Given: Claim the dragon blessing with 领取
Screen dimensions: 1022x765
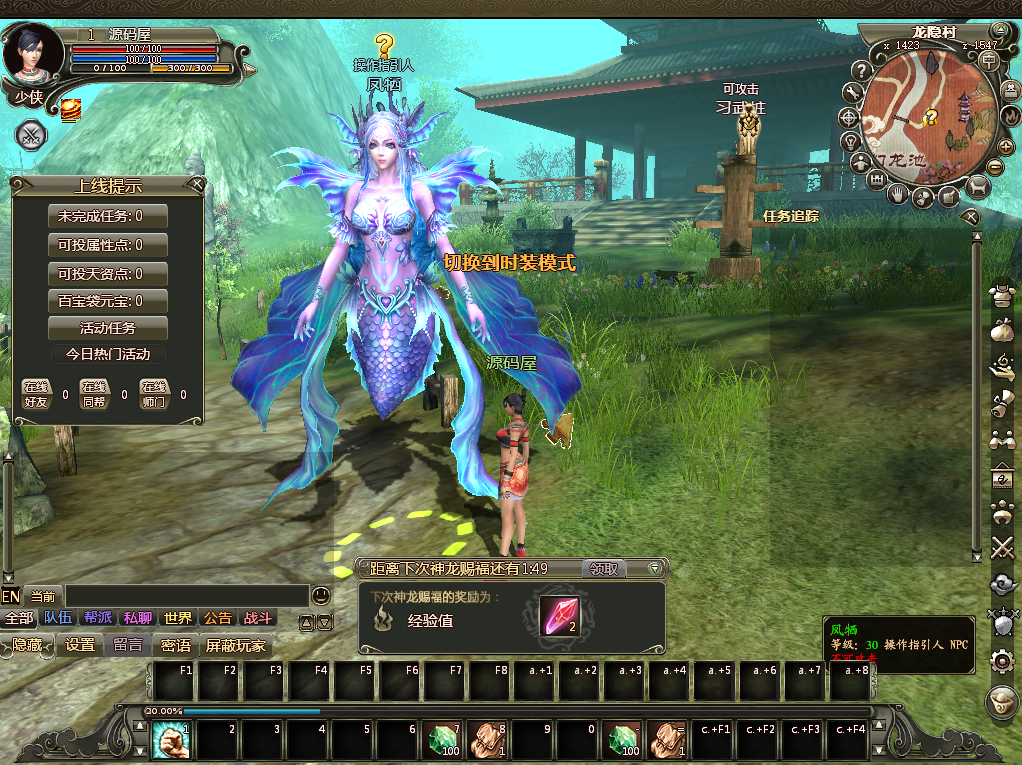Looking at the screenshot, I should pos(604,569).
